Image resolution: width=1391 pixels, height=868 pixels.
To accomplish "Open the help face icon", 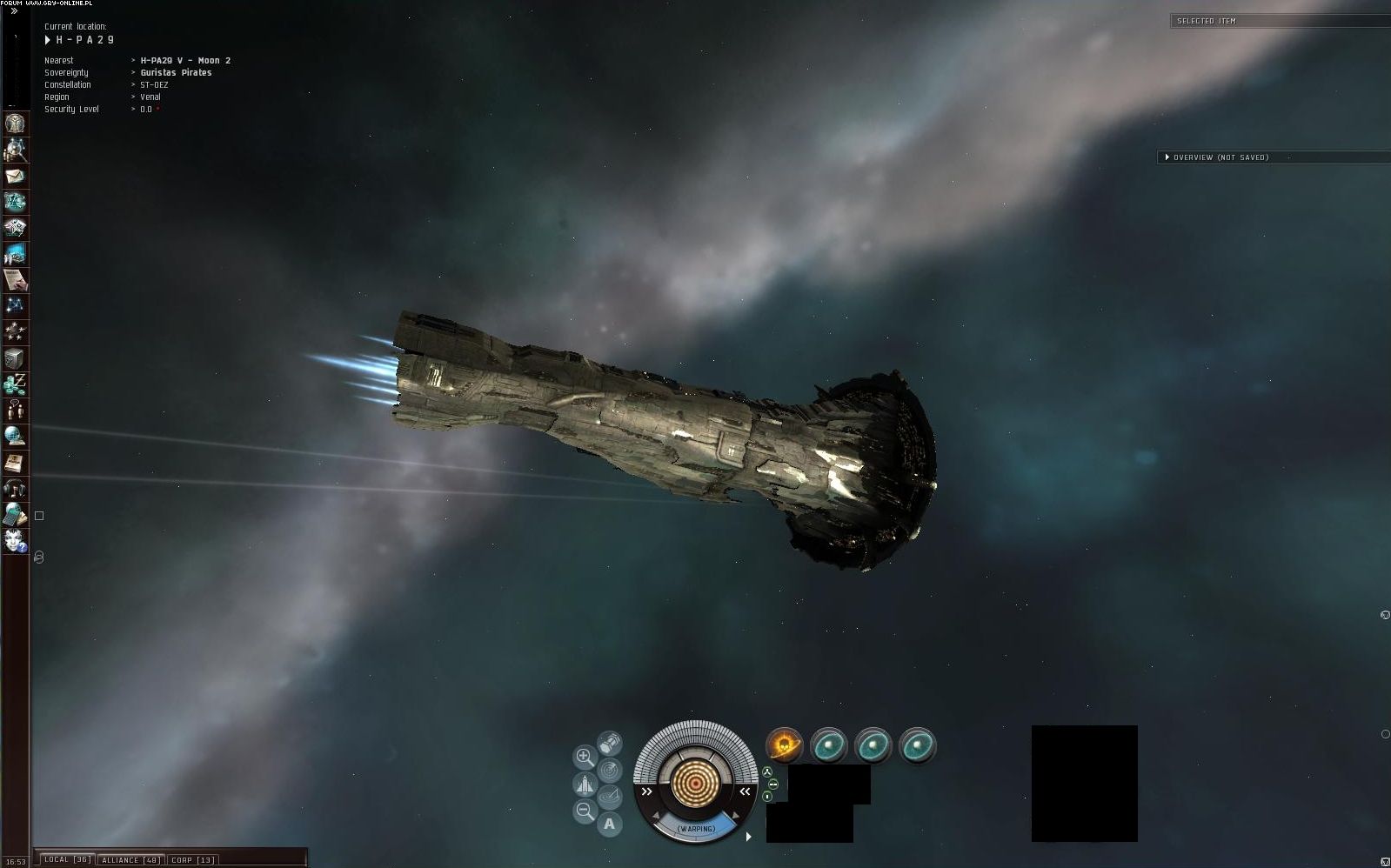I will pos(15,540).
